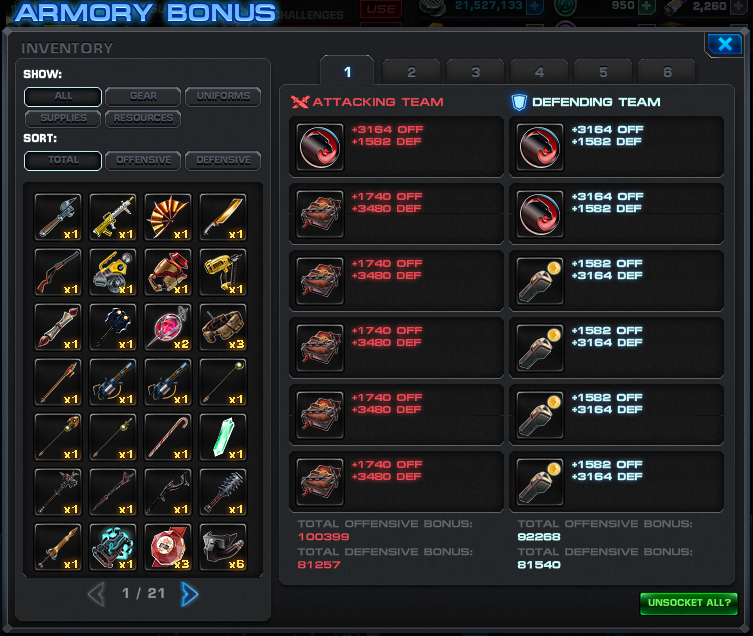Viewport: 753px width, 636px height.
Task: Choose the yellow power drill item
Action: click(223, 272)
